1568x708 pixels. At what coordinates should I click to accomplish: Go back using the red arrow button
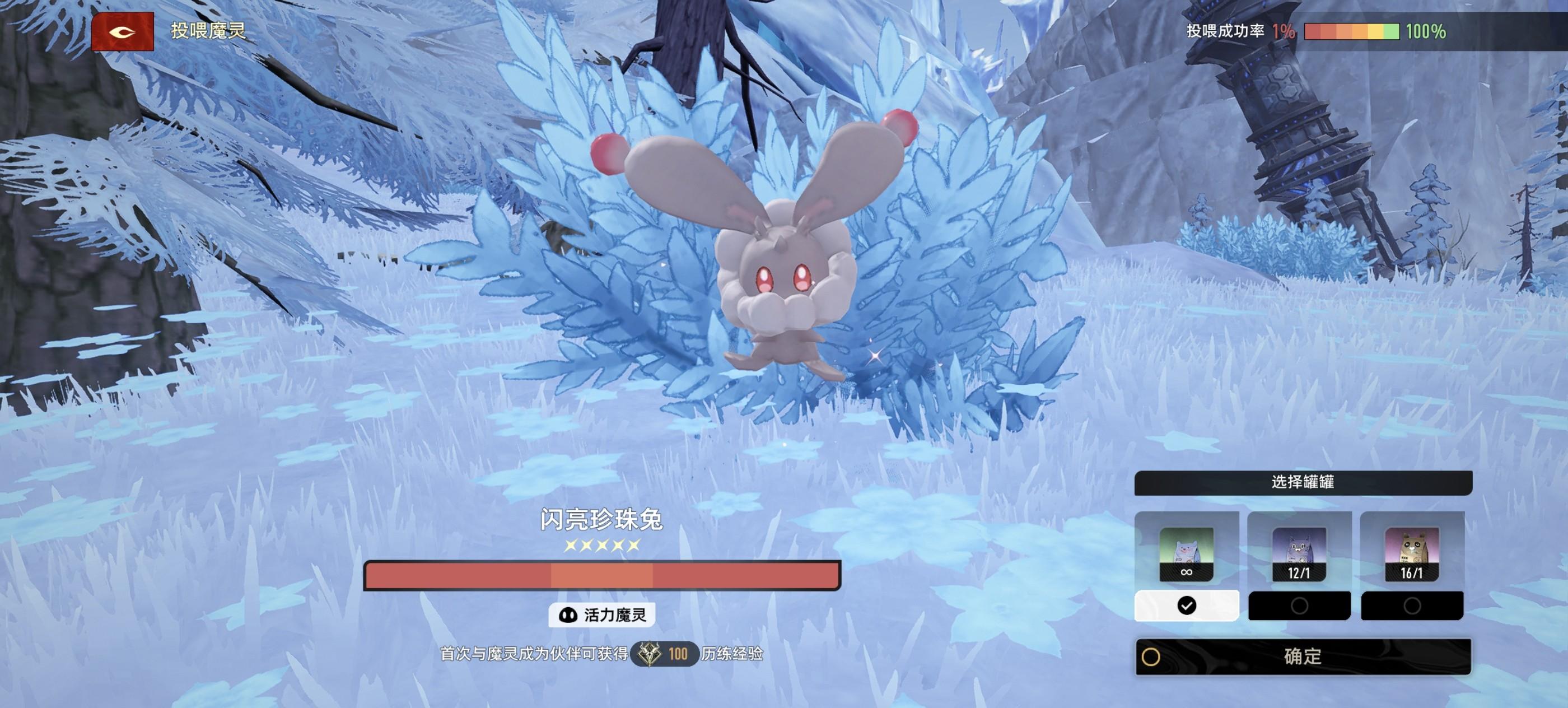[122, 32]
